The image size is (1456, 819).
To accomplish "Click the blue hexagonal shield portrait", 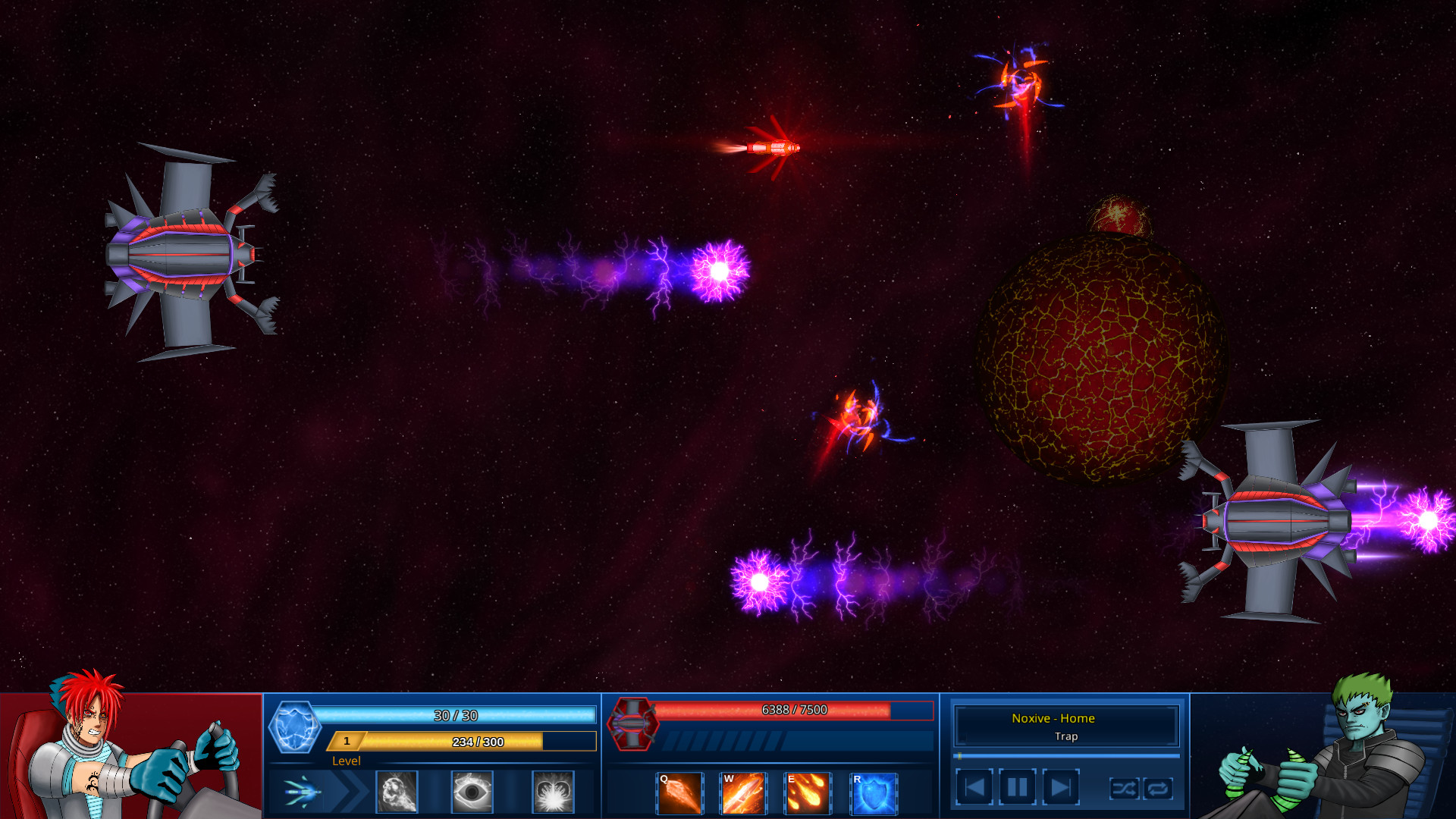I will pyautogui.click(x=295, y=728).
